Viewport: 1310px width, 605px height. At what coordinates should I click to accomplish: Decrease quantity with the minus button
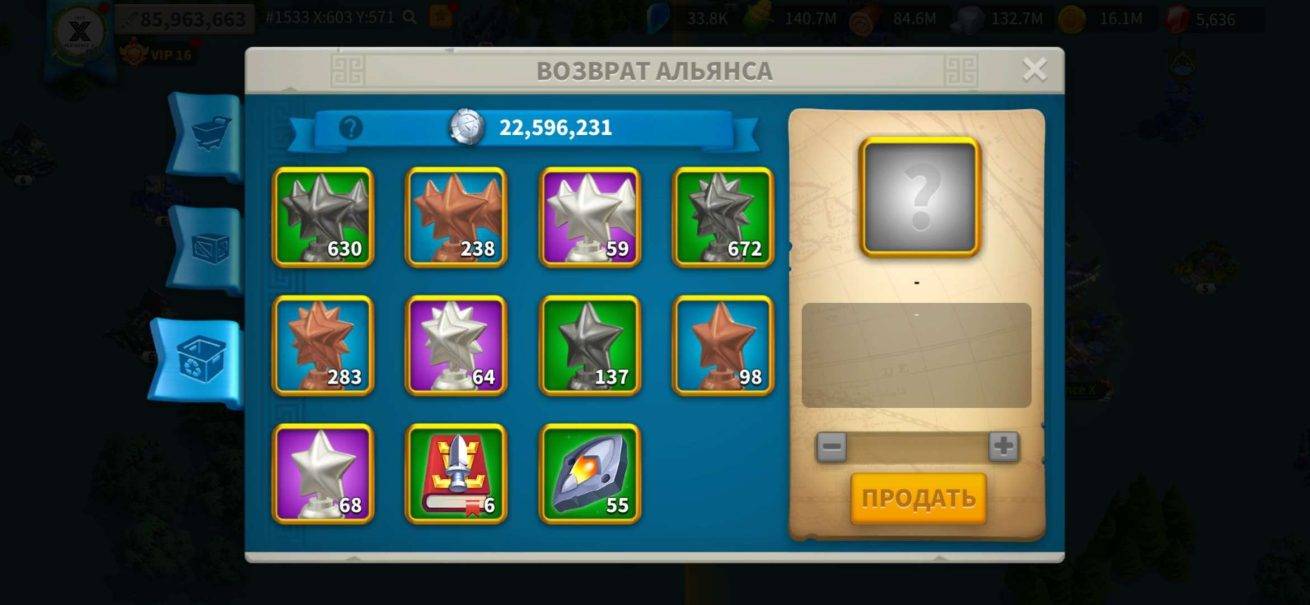tap(831, 446)
